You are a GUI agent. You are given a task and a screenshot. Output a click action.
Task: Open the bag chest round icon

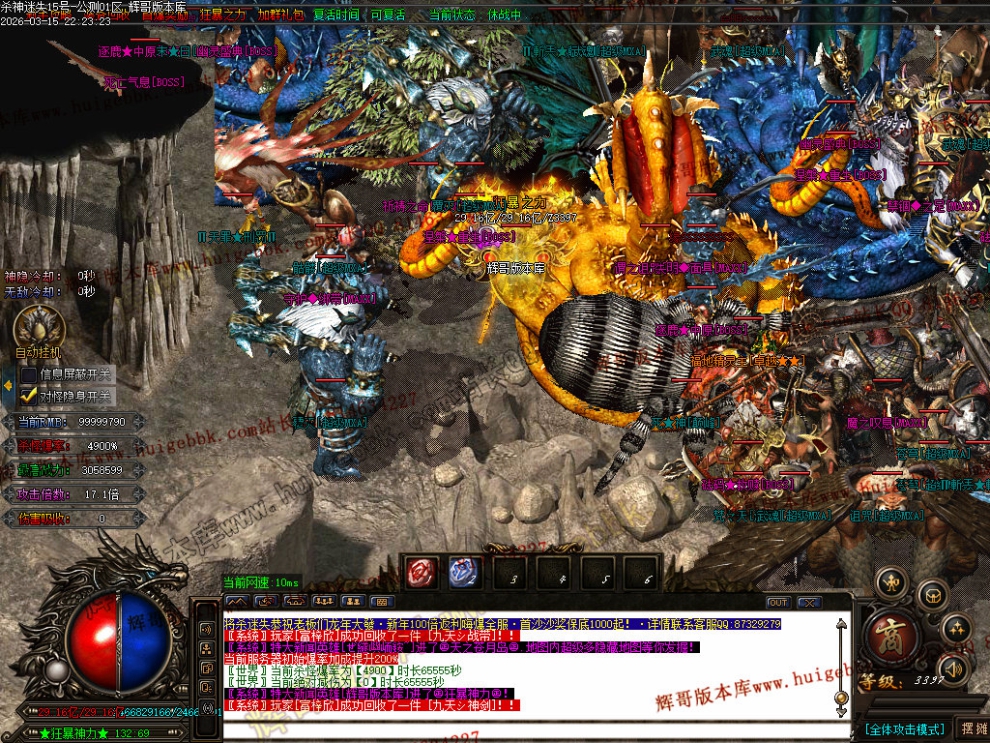pyautogui.click(x=933, y=596)
